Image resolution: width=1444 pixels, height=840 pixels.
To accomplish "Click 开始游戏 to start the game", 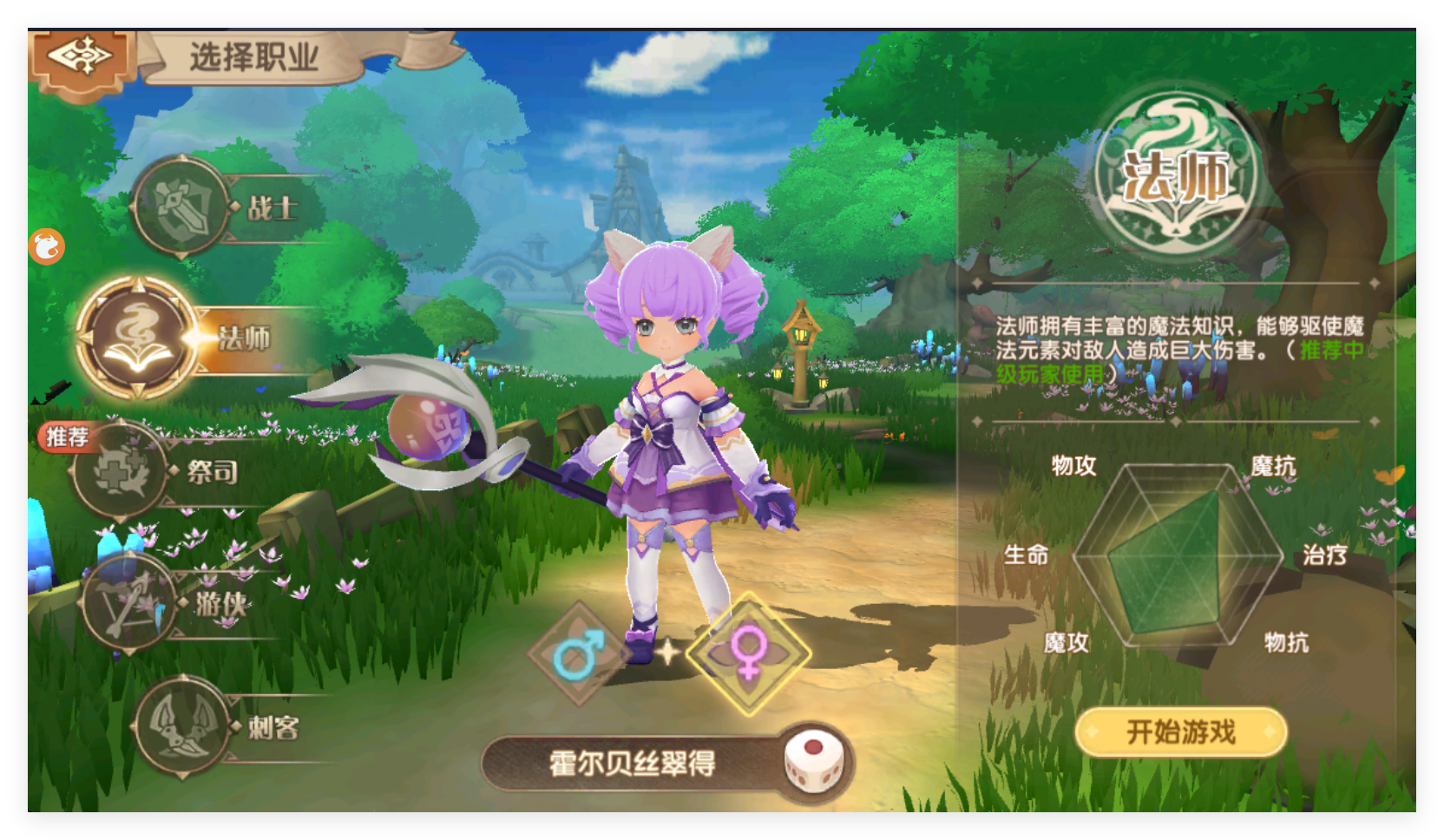I will pyautogui.click(x=1180, y=732).
